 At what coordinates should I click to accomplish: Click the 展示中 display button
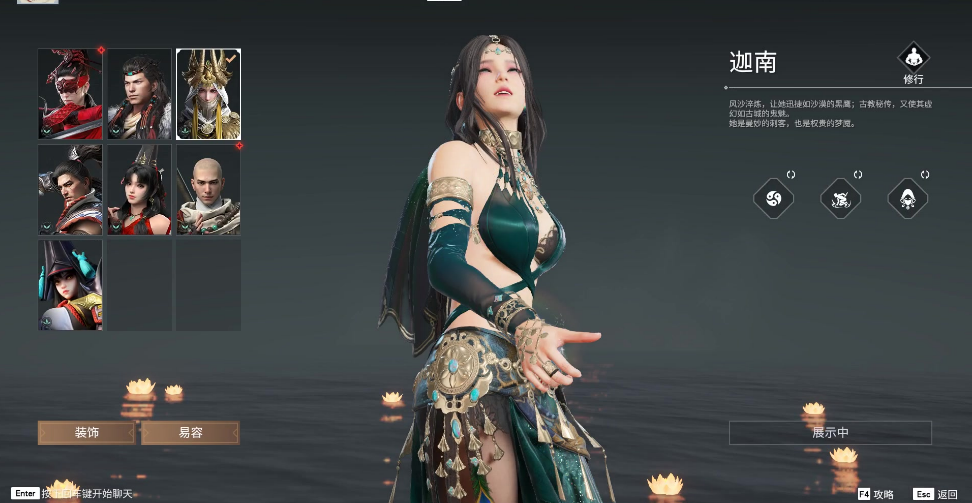point(830,433)
